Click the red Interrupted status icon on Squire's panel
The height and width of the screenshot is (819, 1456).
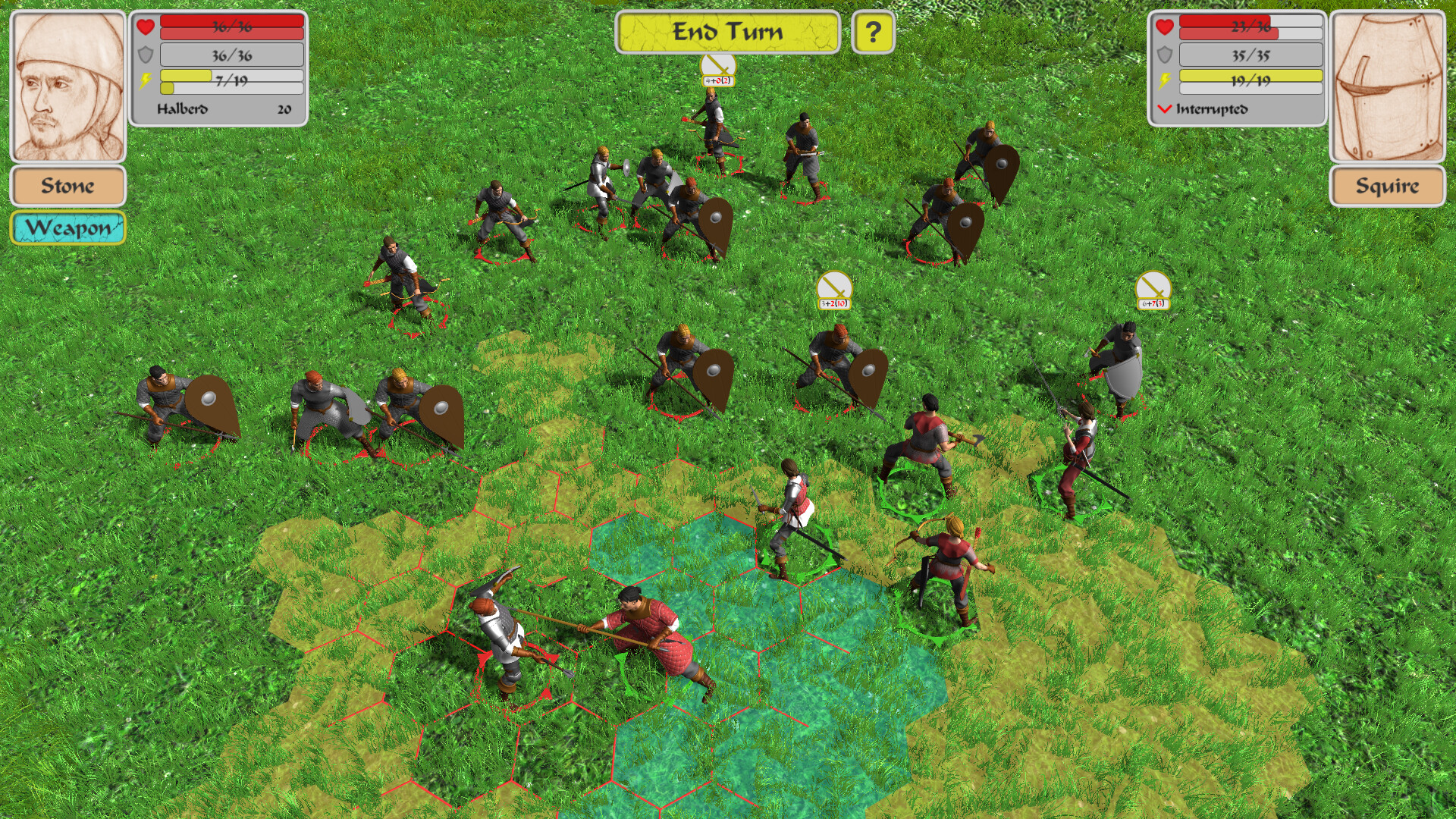tap(1164, 108)
